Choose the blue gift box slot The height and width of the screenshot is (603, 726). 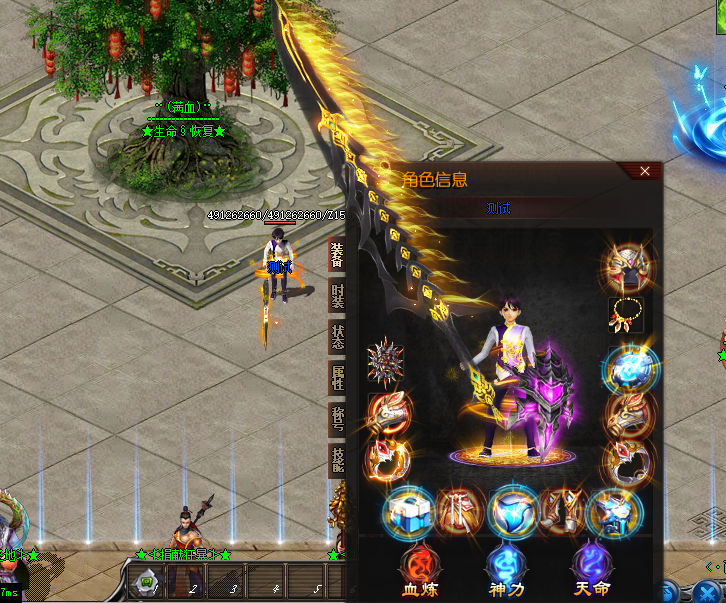pos(407,514)
